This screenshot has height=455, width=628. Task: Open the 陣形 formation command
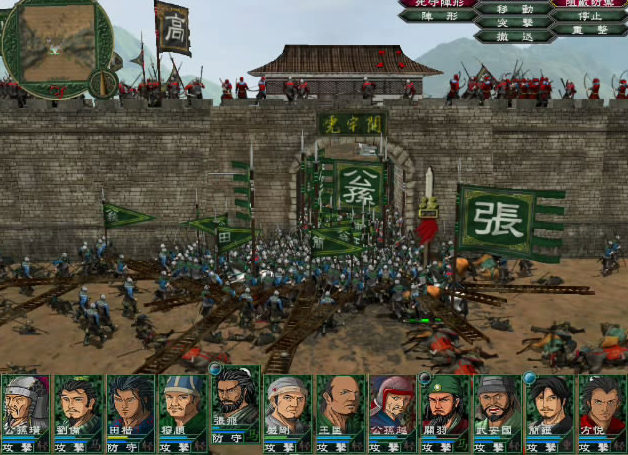(x=438, y=16)
